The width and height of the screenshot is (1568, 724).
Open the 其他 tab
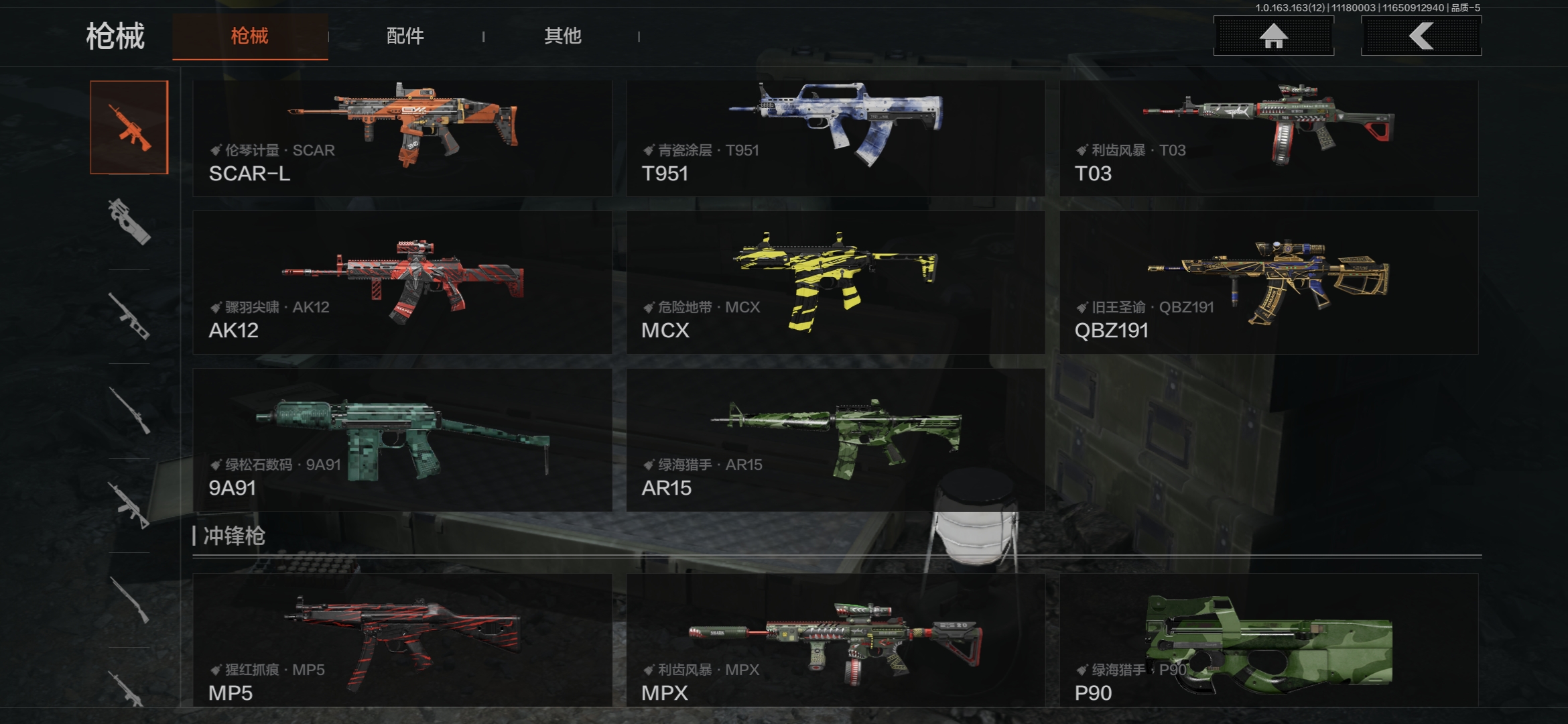[562, 36]
